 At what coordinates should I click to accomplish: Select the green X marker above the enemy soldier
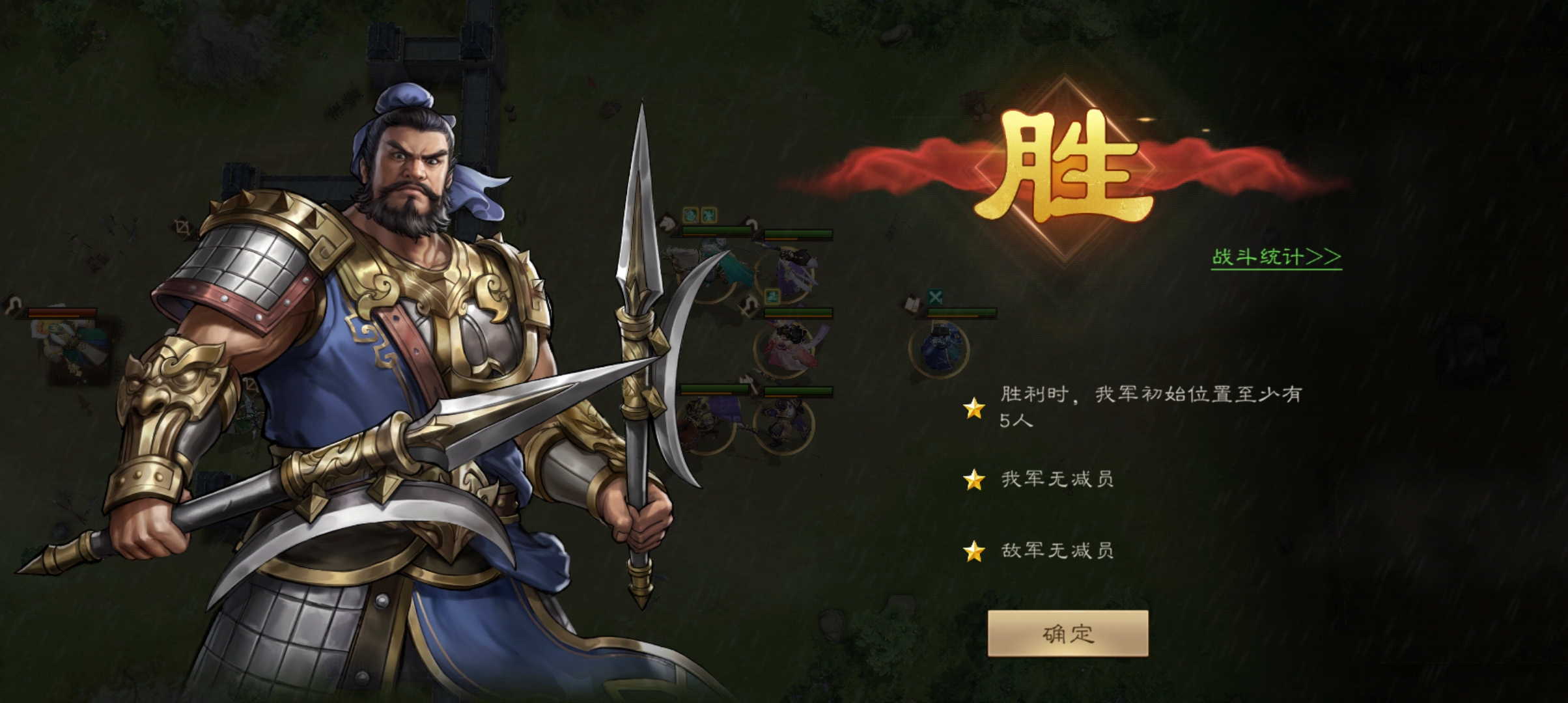click(934, 296)
